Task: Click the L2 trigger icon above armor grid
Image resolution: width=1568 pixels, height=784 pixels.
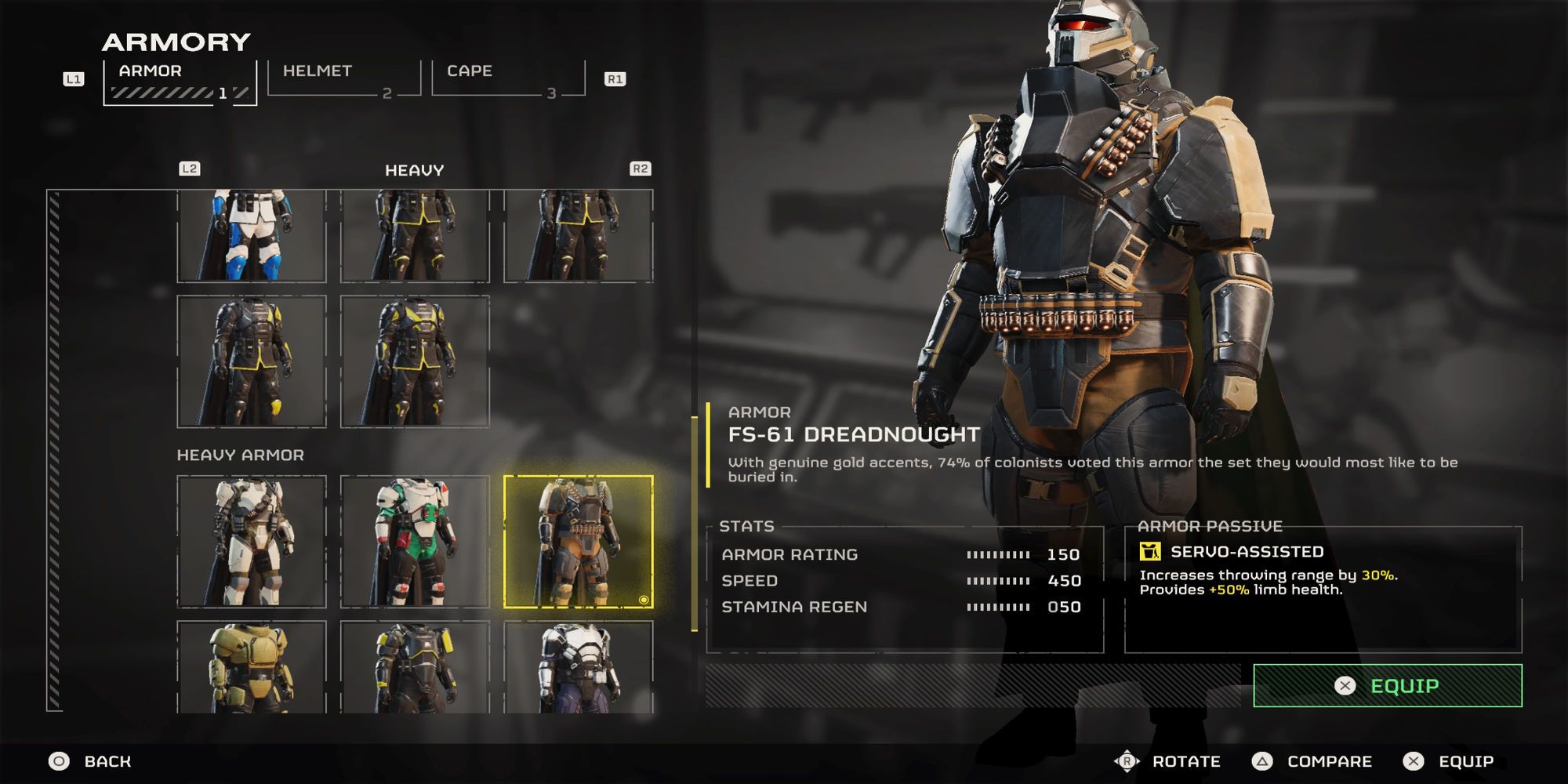Action: pyautogui.click(x=189, y=168)
